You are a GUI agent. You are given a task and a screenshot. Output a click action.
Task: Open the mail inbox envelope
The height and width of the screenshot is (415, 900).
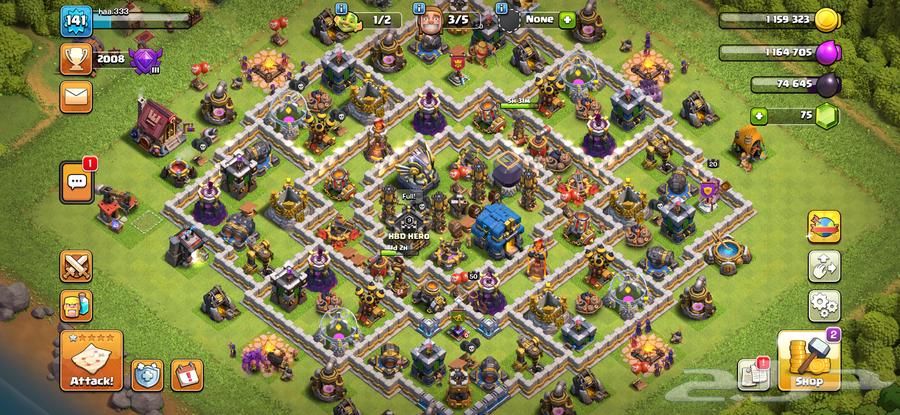(x=76, y=97)
